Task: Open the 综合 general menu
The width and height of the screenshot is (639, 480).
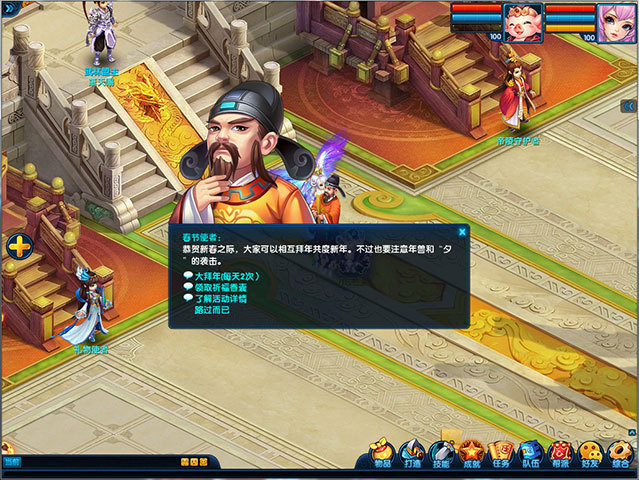Action: 621,454
